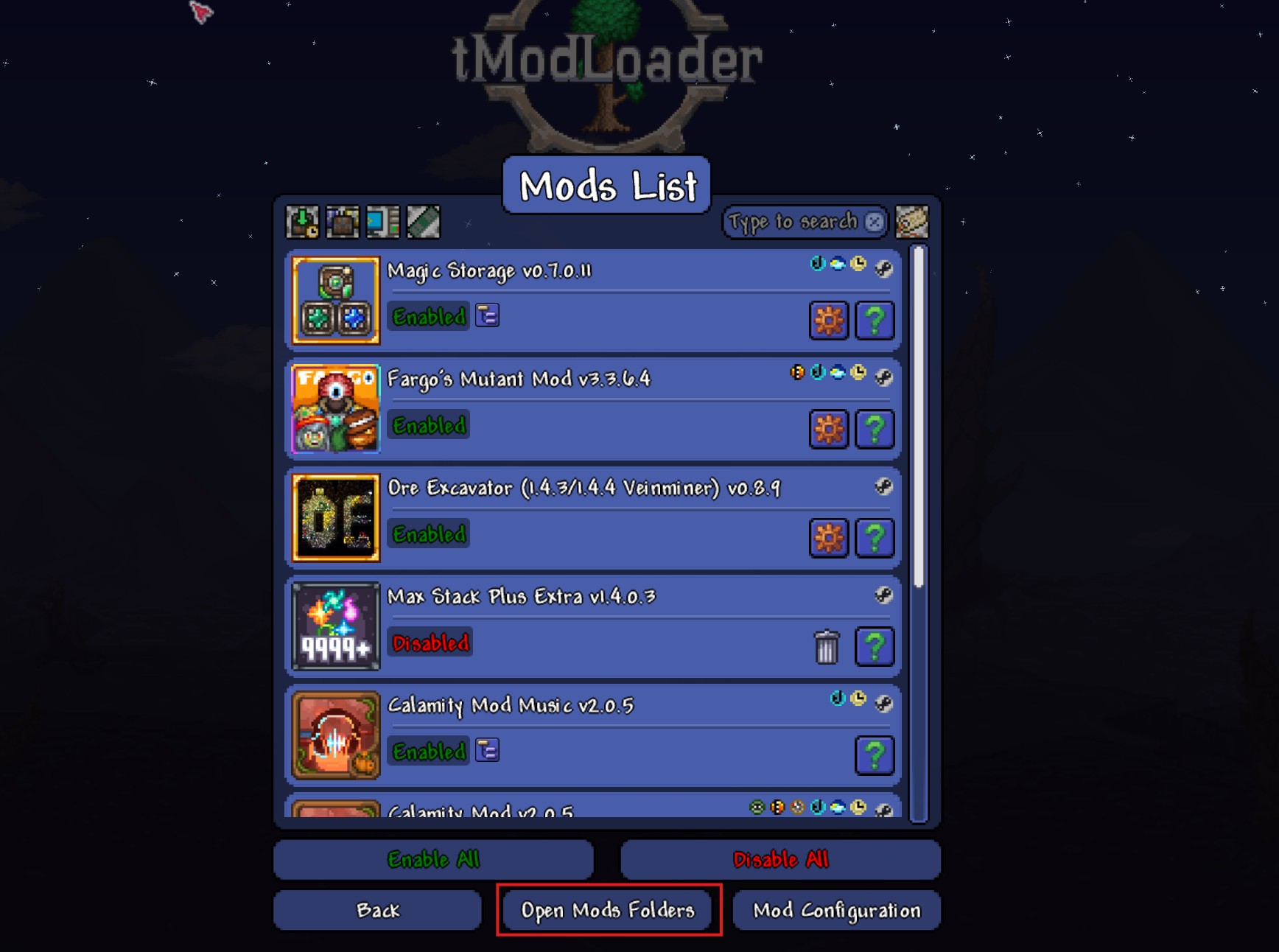Screen dimensions: 1279x952
Task: Click the clock badge on Magic Storage row
Action: [x=857, y=263]
